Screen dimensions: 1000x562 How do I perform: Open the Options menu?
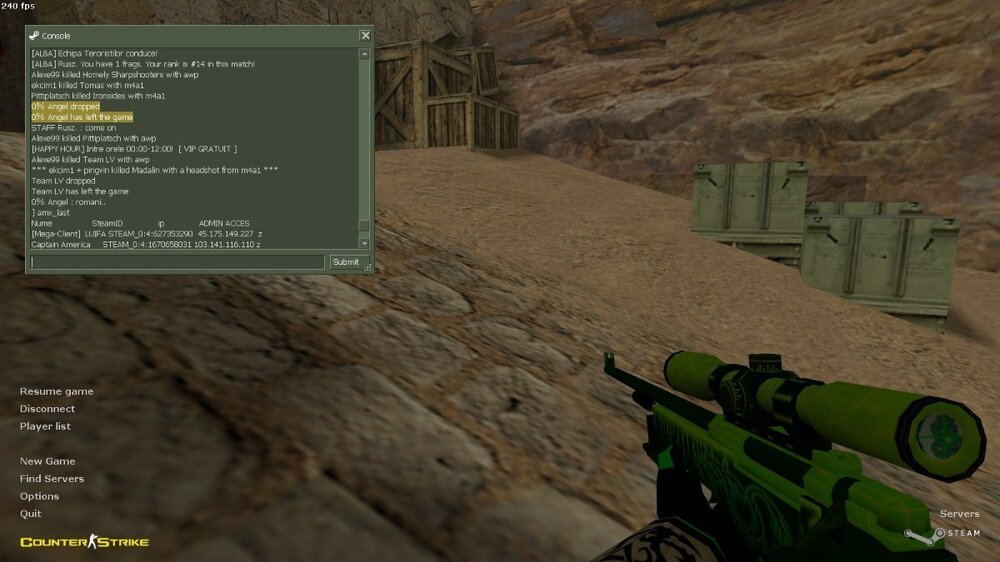(39, 496)
